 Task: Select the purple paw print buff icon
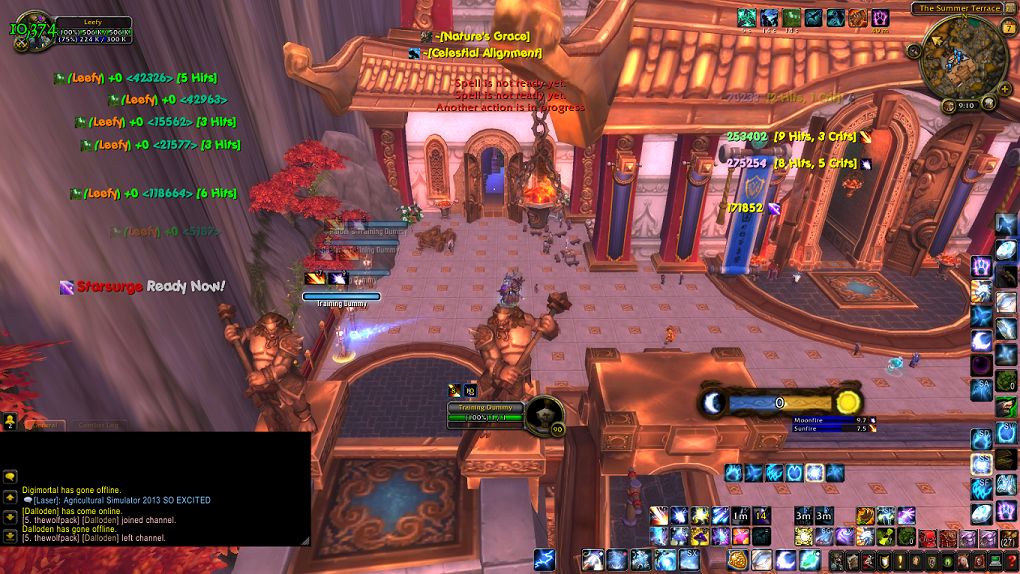click(x=880, y=18)
